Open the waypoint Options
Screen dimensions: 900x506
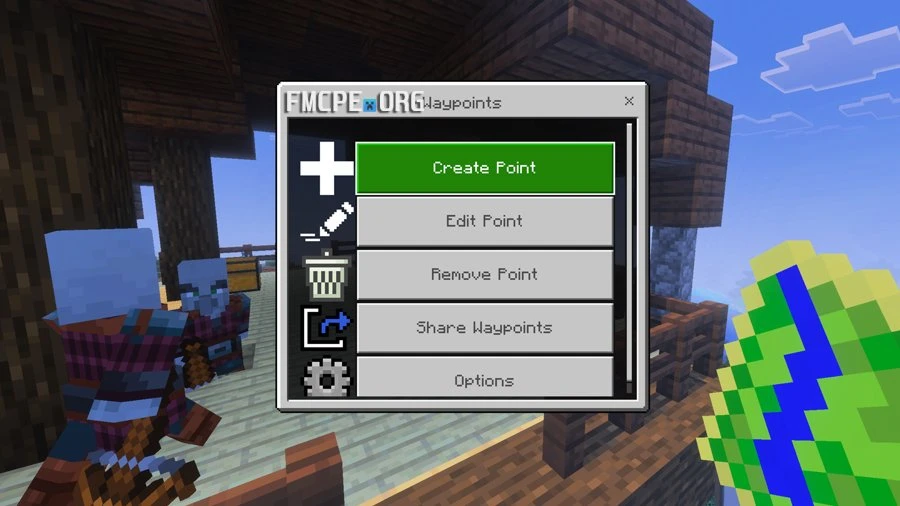pos(484,380)
